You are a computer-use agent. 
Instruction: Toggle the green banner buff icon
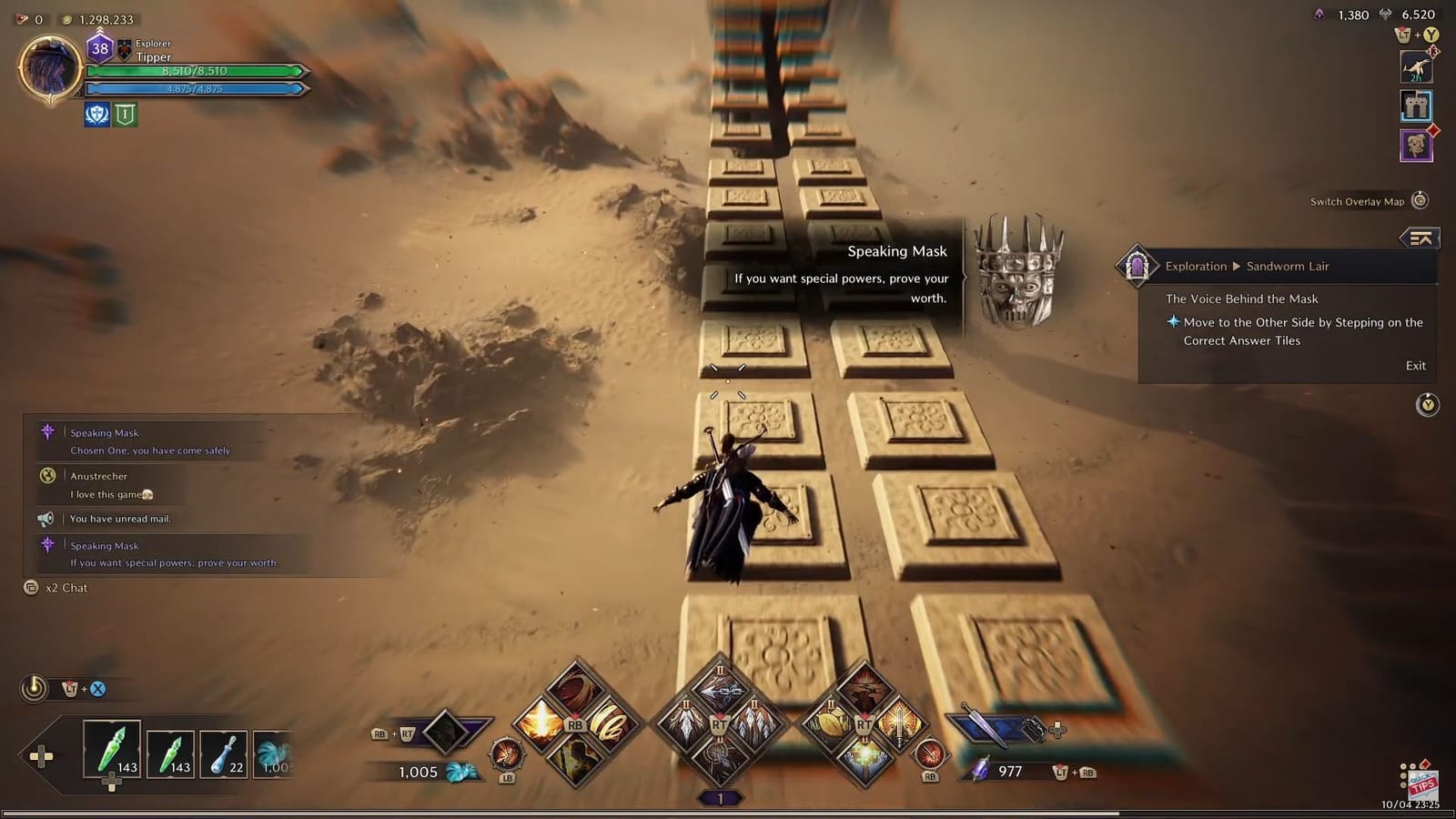pos(127,115)
